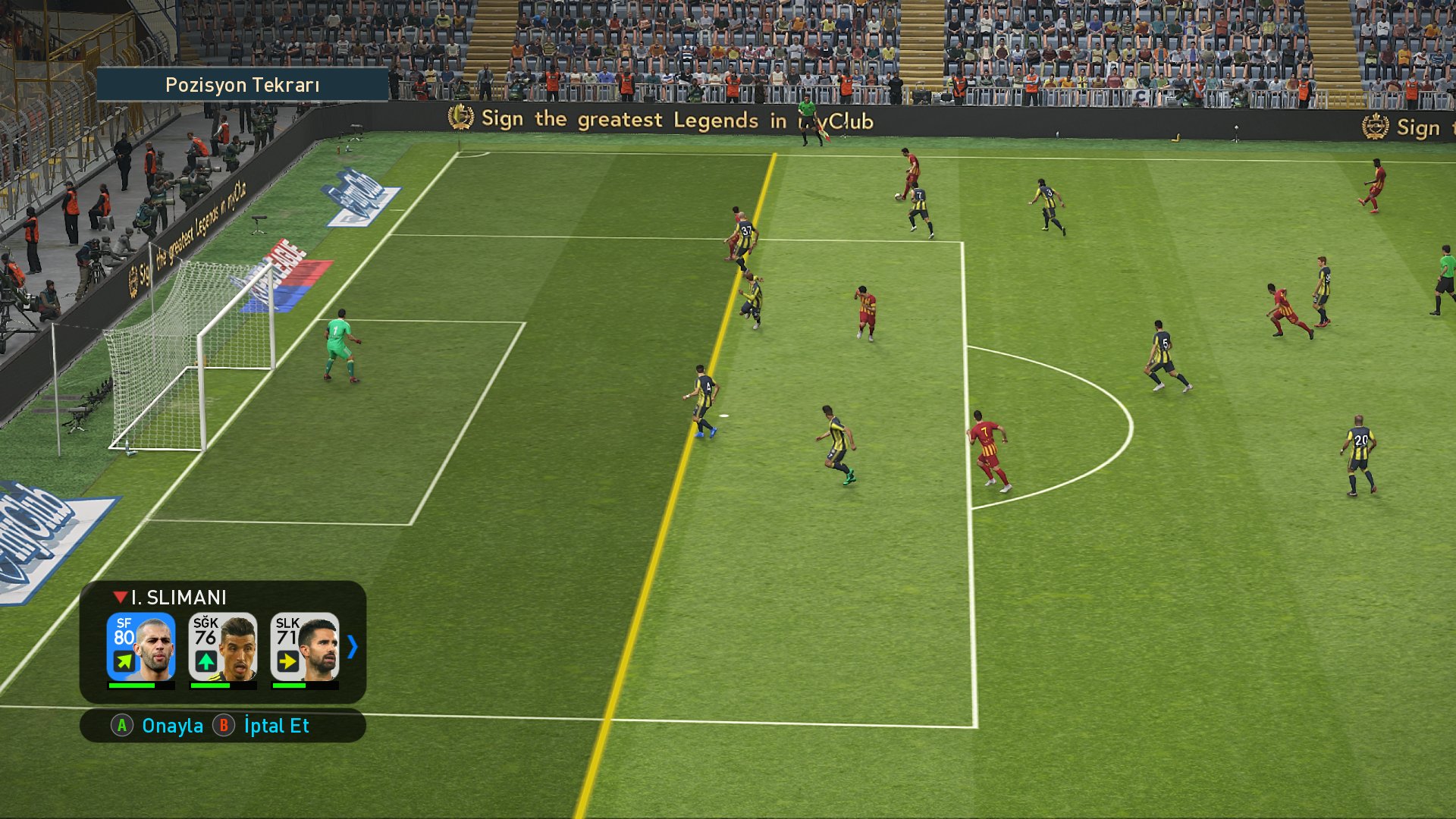Click the red B controller button icon
Viewport: 1456px width, 819px height.
click(x=224, y=726)
